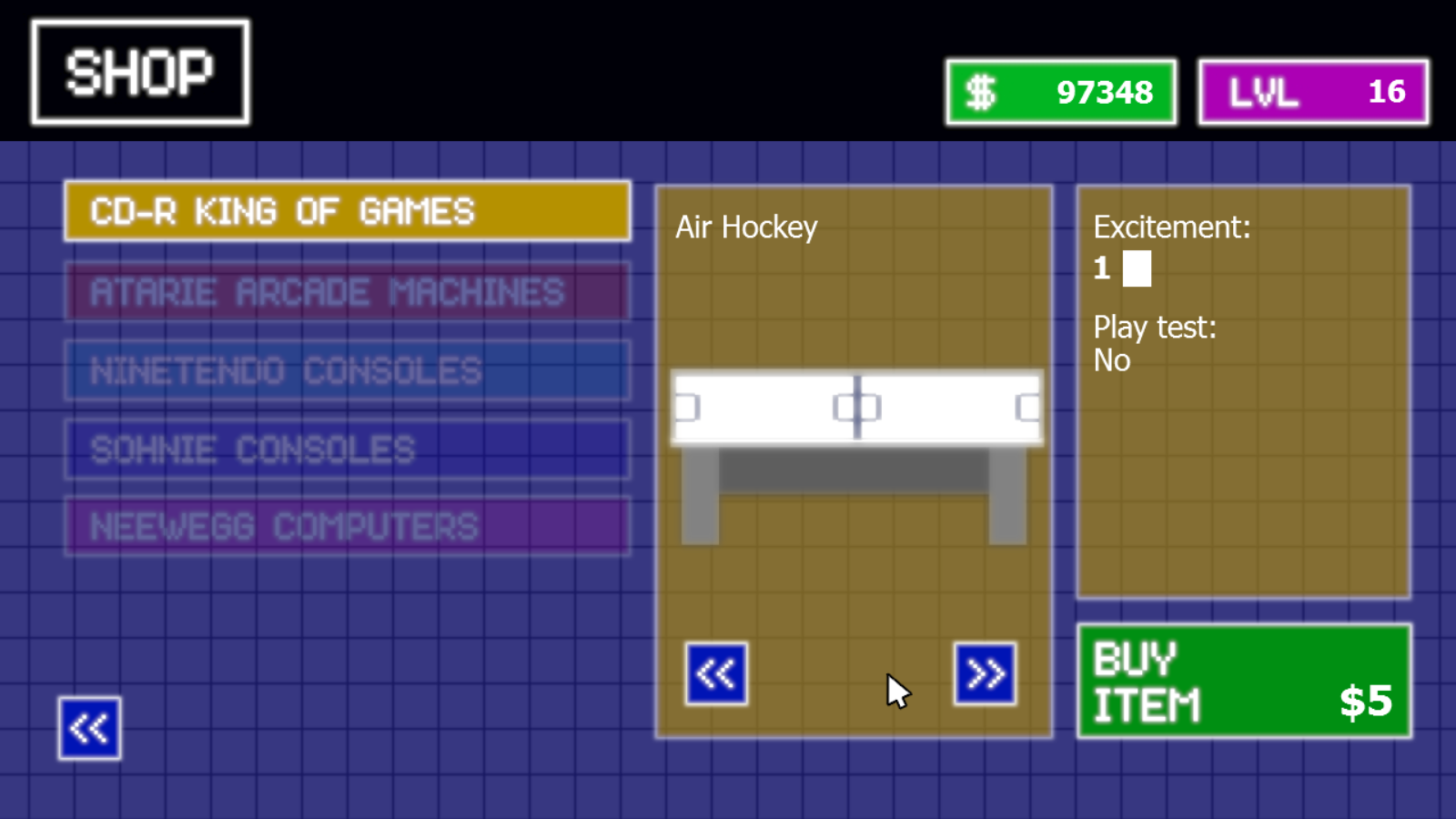Click the LVL badge showing level 16
This screenshot has width=1456, height=819.
pos(1311,91)
